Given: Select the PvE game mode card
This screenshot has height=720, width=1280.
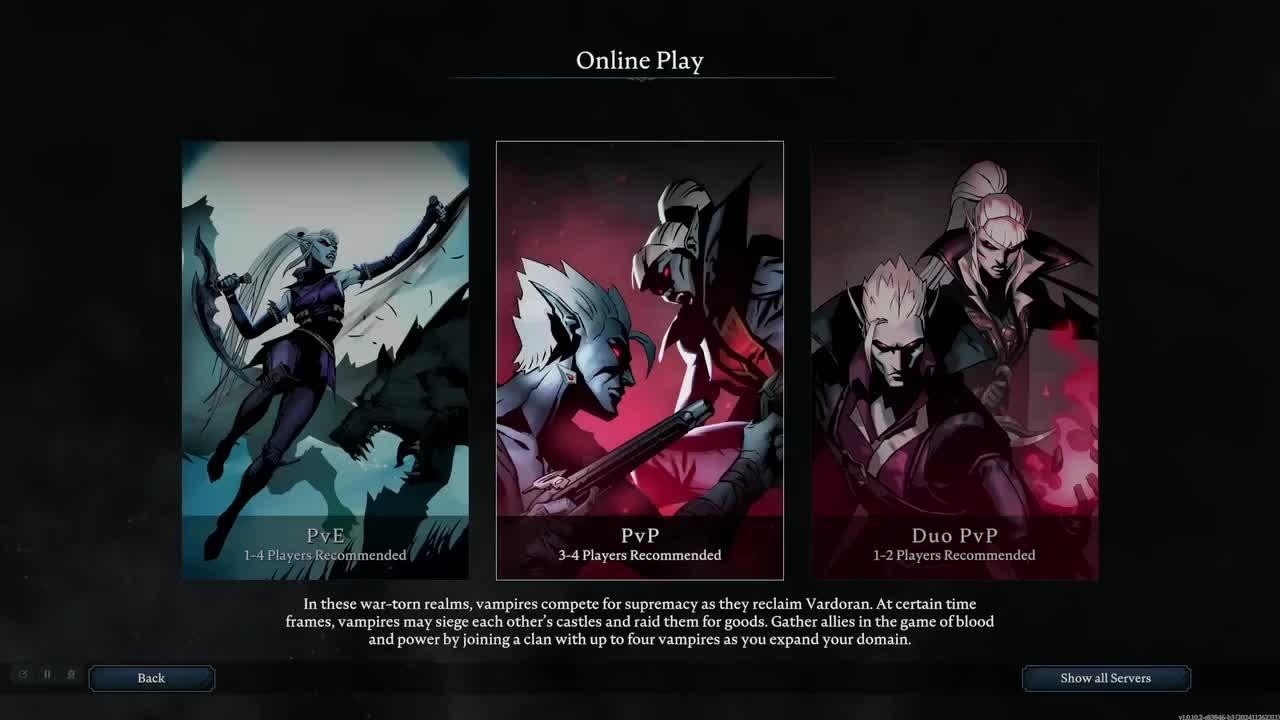Looking at the screenshot, I should point(325,360).
